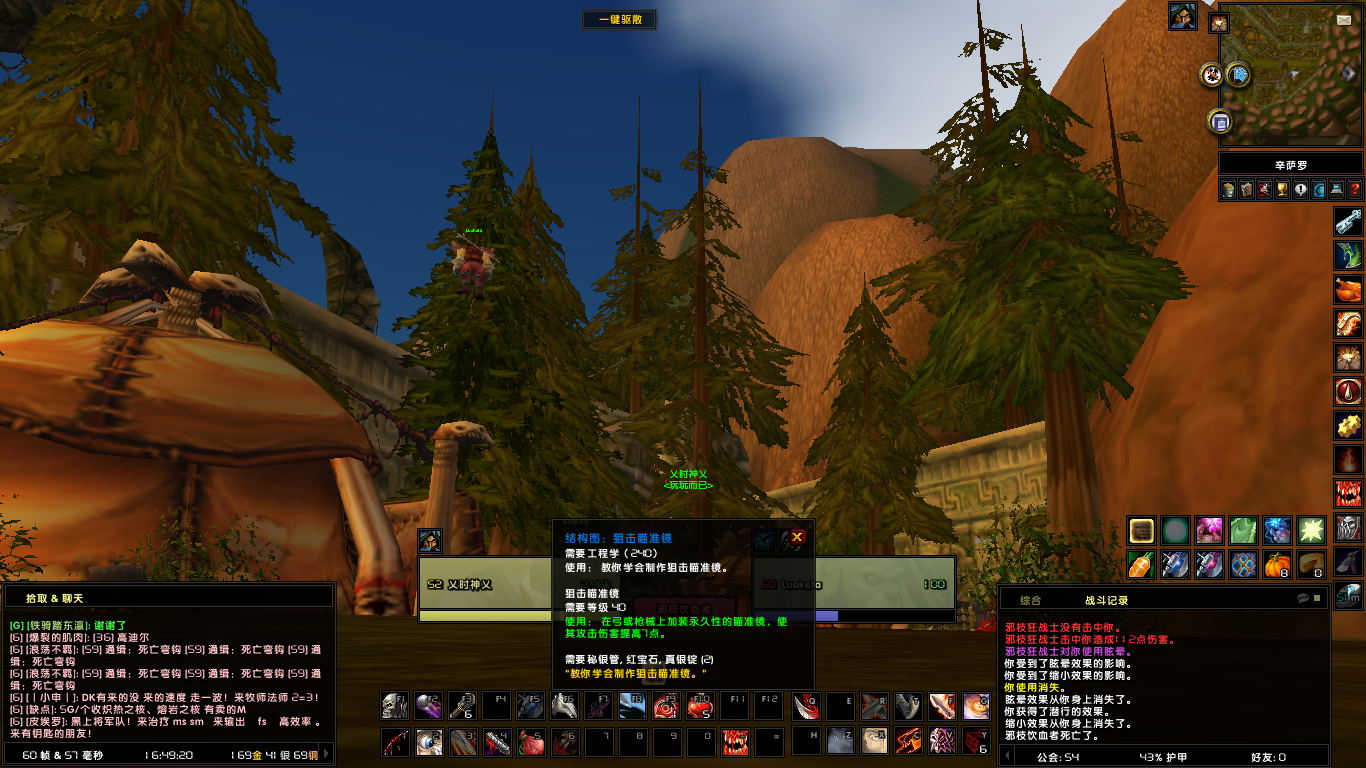Use the red heart item on F10

point(701,706)
